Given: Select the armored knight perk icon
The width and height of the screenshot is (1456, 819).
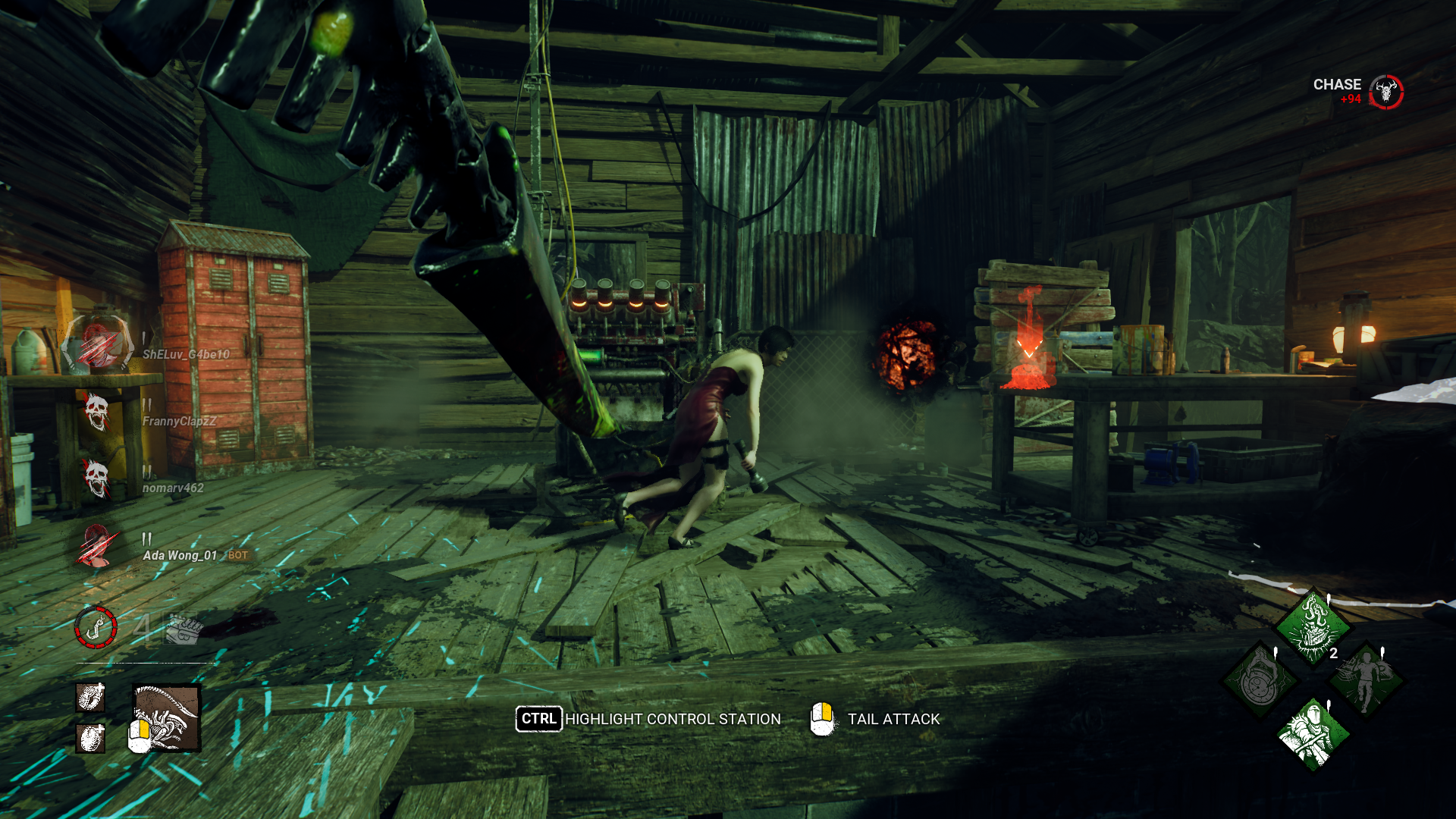Looking at the screenshot, I should (x=1313, y=733).
